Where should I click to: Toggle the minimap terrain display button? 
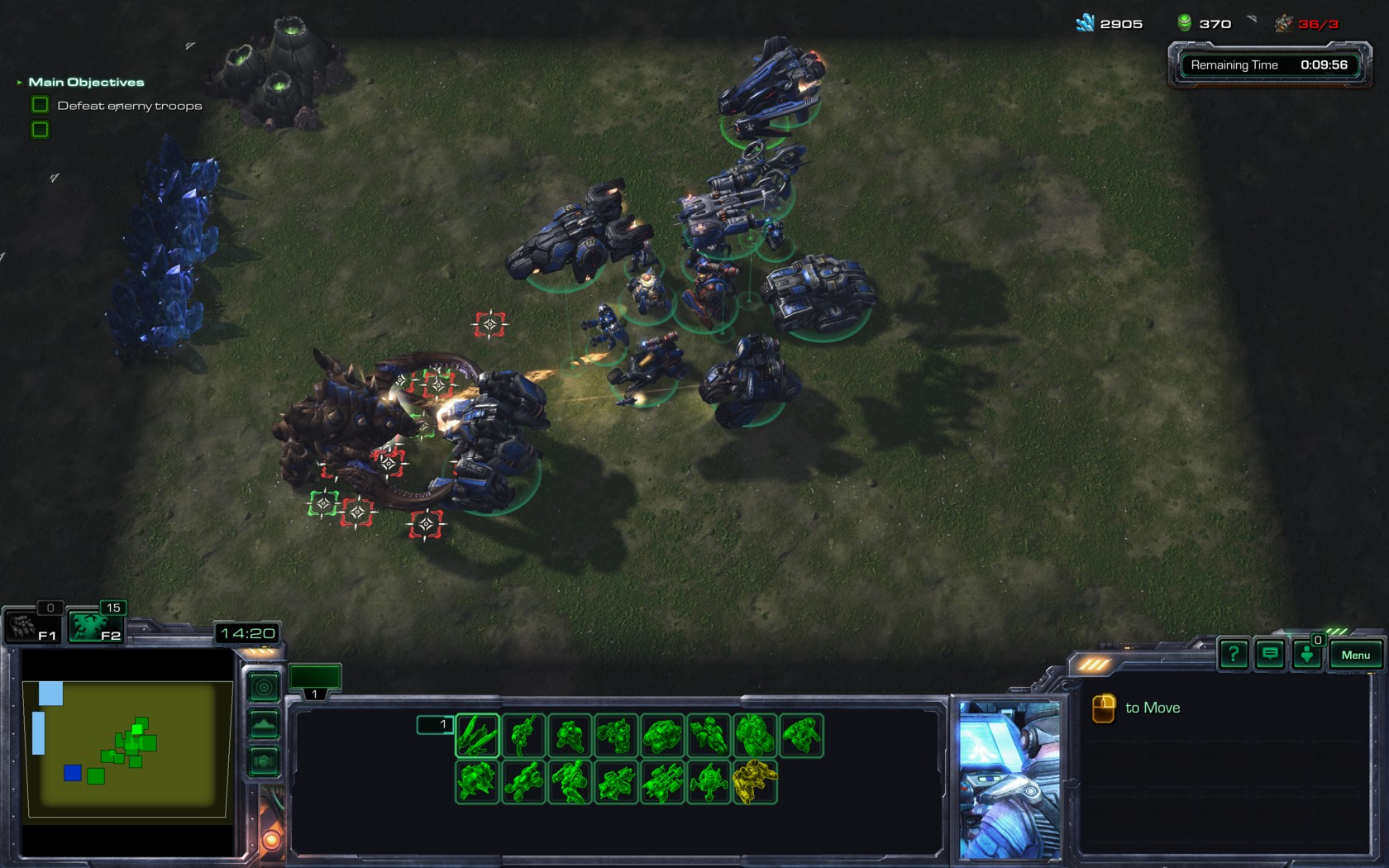[264, 724]
